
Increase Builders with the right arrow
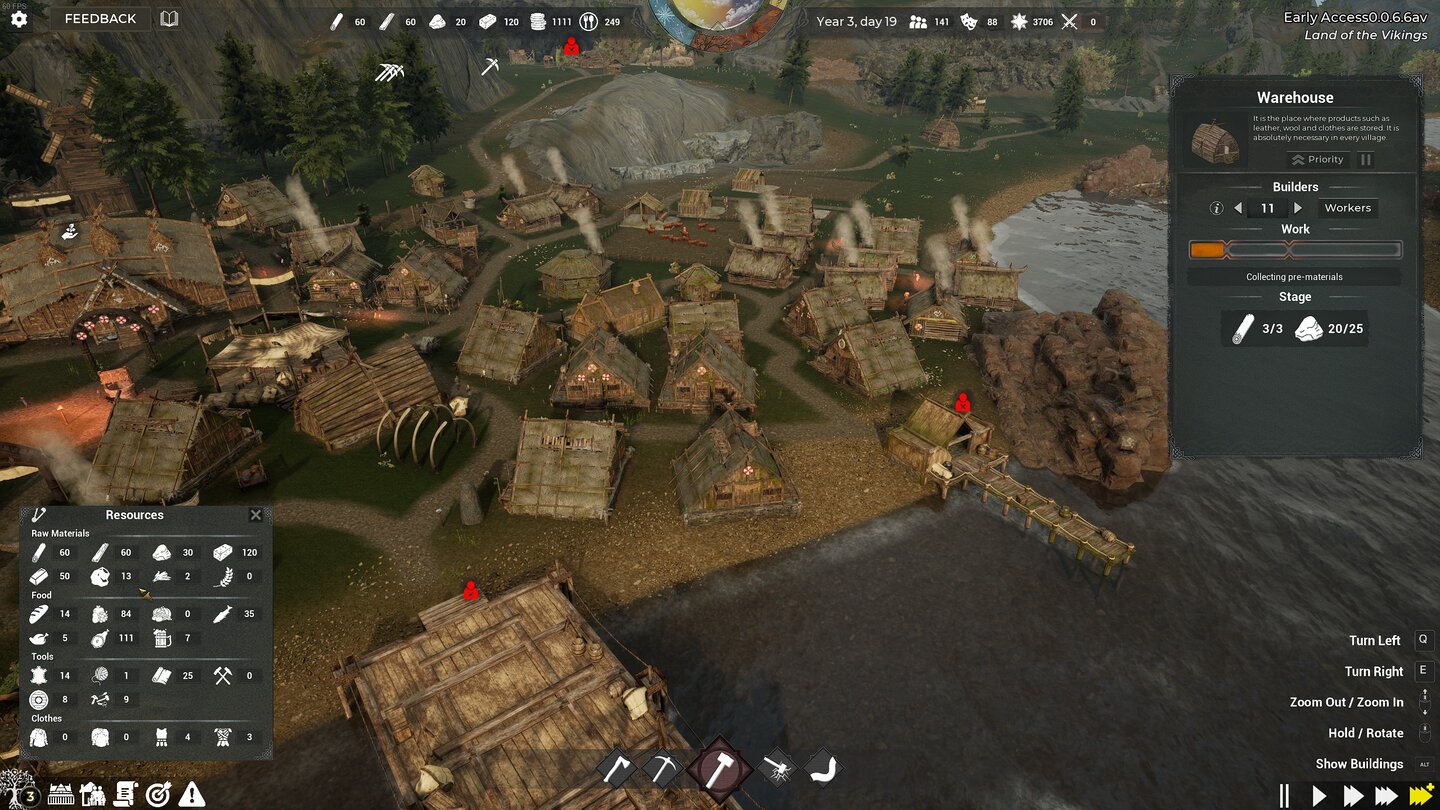(x=1297, y=208)
